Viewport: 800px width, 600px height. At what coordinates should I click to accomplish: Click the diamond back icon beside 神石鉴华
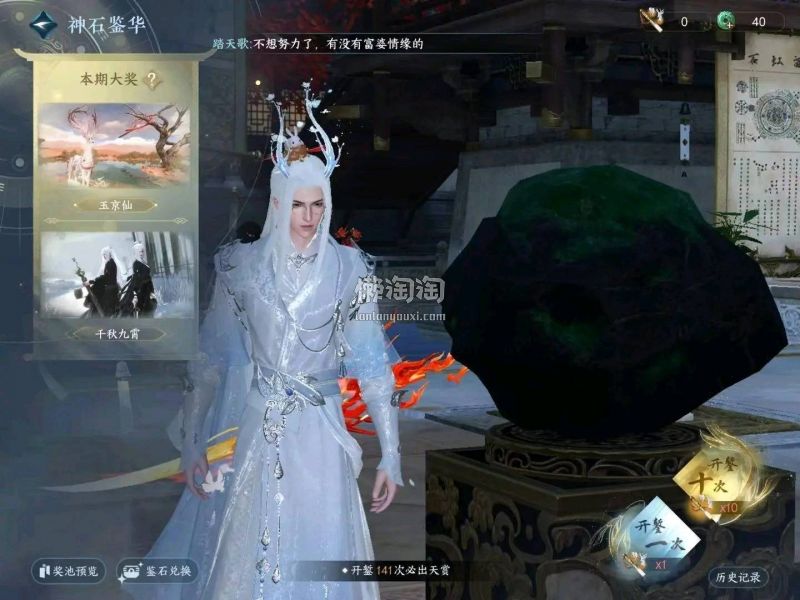pyautogui.click(x=43, y=24)
